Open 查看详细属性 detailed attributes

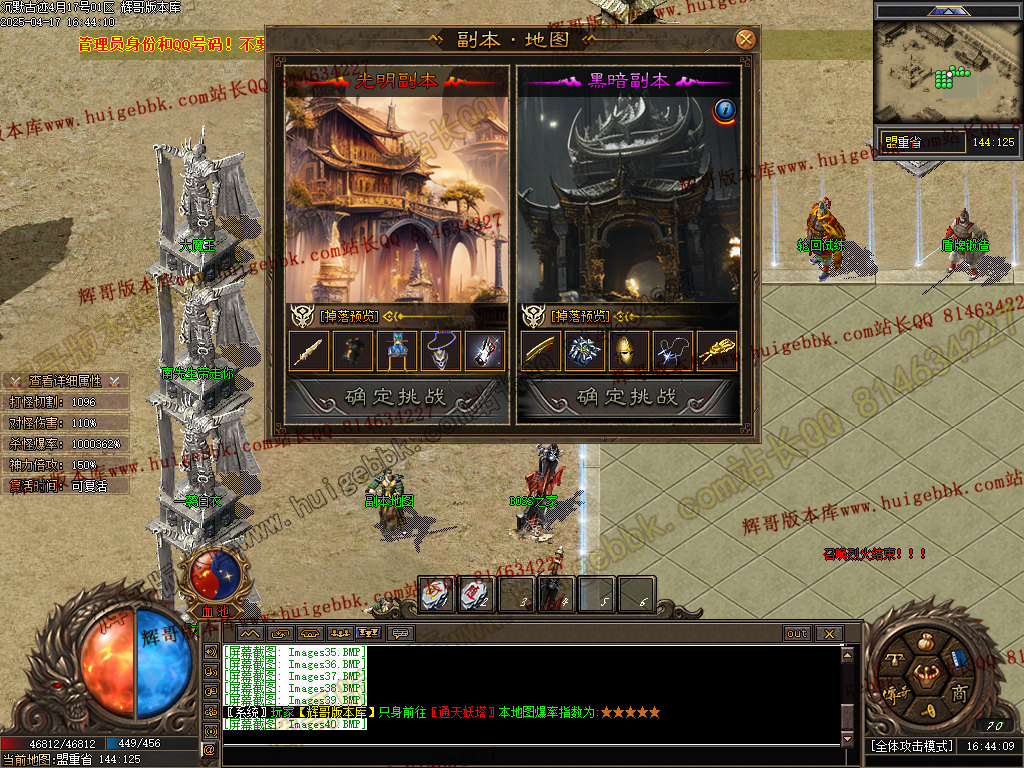(65, 381)
